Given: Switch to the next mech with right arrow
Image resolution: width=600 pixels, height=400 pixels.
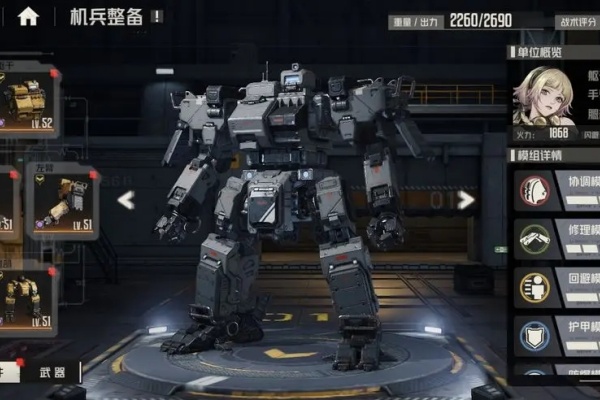Looking at the screenshot, I should coord(466,200).
